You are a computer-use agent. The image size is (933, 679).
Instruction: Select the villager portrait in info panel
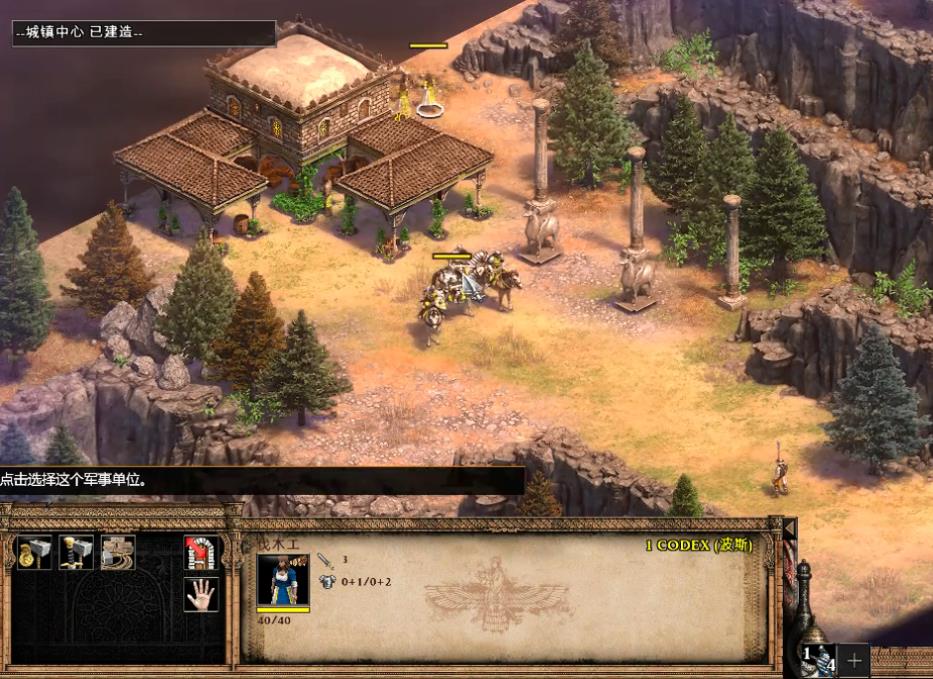pyautogui.click(x=283, y=580)
